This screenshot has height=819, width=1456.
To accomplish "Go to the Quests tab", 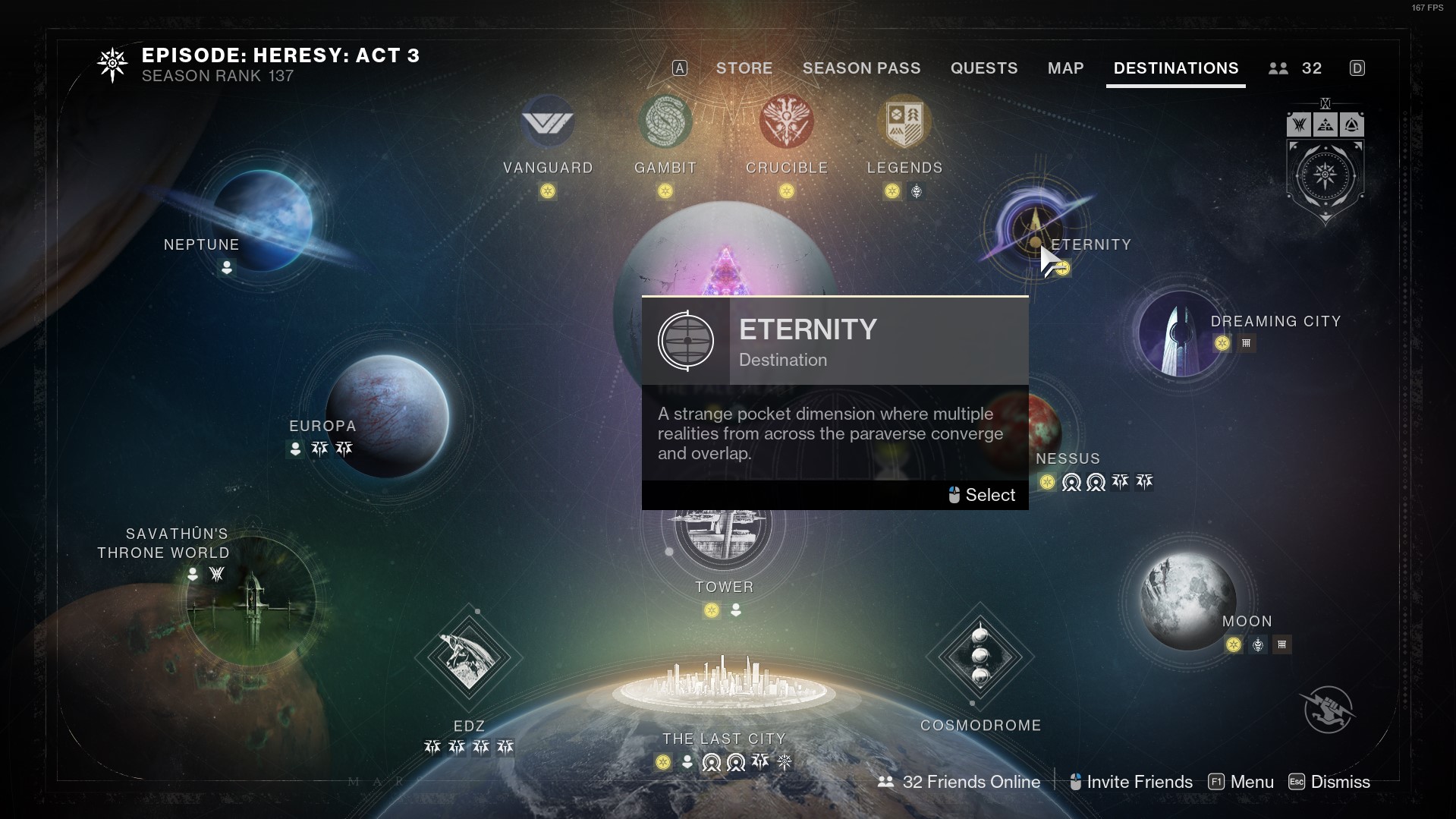I will point(983,68).
